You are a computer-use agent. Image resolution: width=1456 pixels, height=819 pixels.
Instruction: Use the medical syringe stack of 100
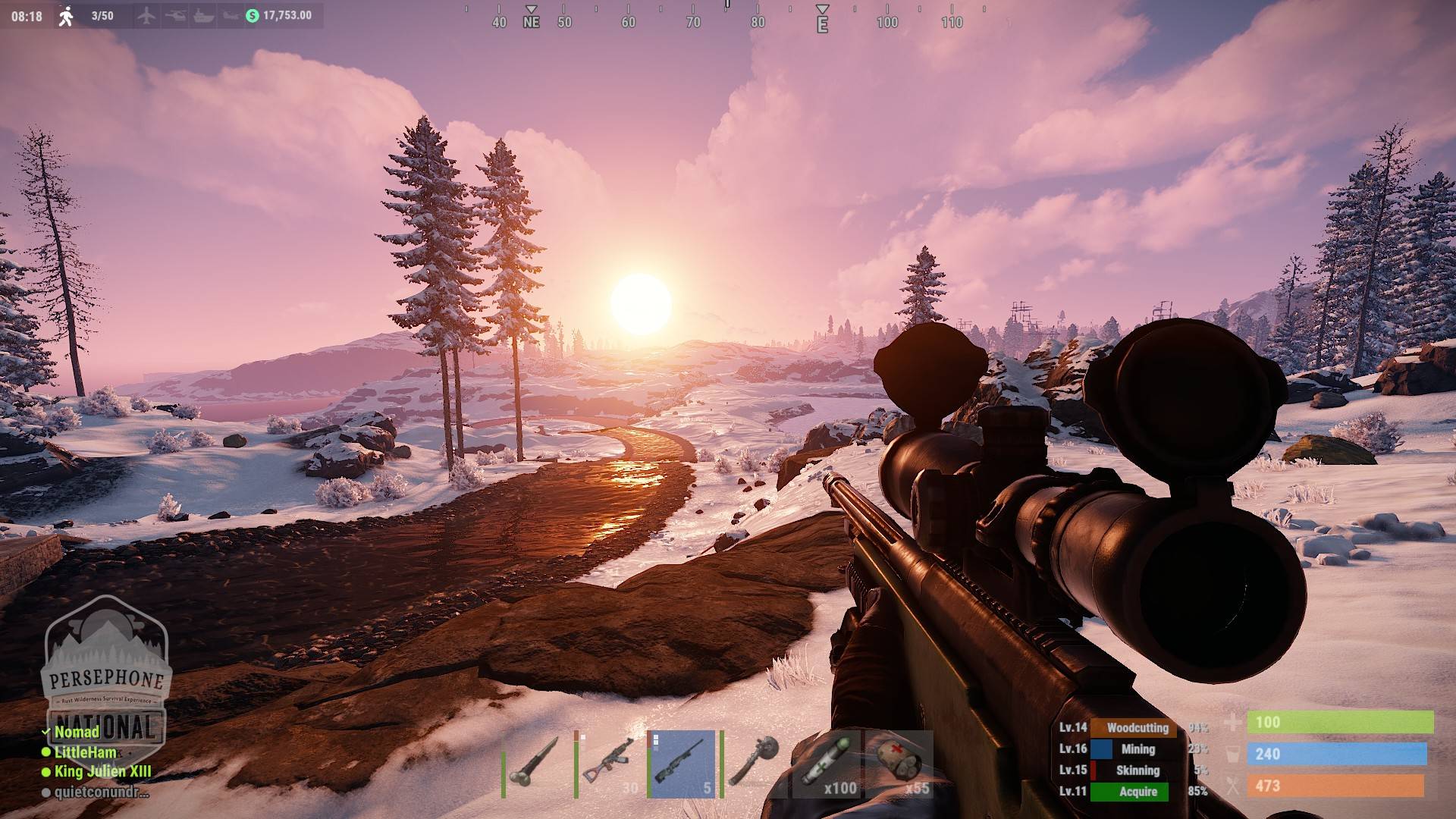coord(827,764)
